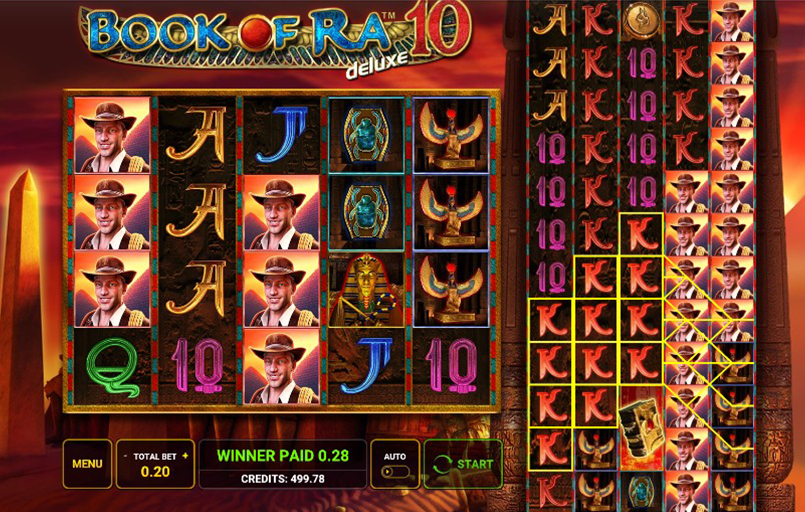Decrease total bet with the minus sign
Viewport: 805px width, 512px height.
click(x=126, y=455)
